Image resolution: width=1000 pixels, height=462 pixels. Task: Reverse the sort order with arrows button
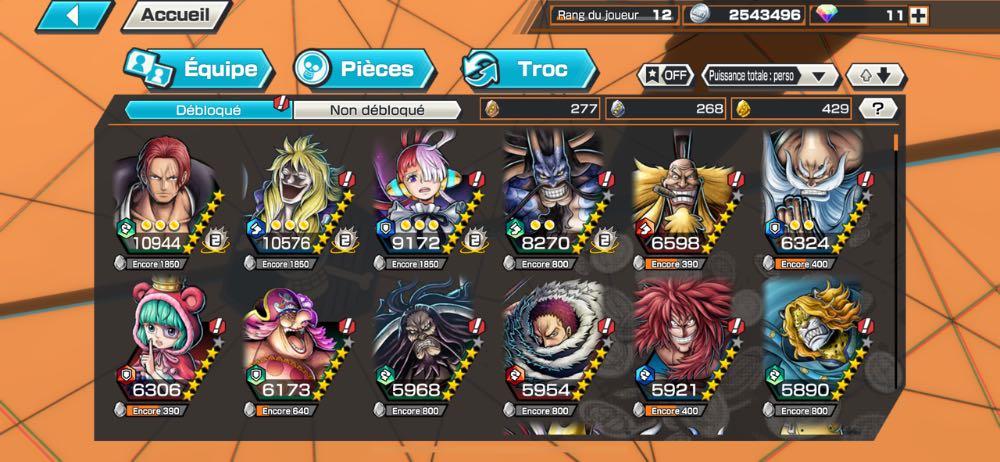click(x=875, y=75)
